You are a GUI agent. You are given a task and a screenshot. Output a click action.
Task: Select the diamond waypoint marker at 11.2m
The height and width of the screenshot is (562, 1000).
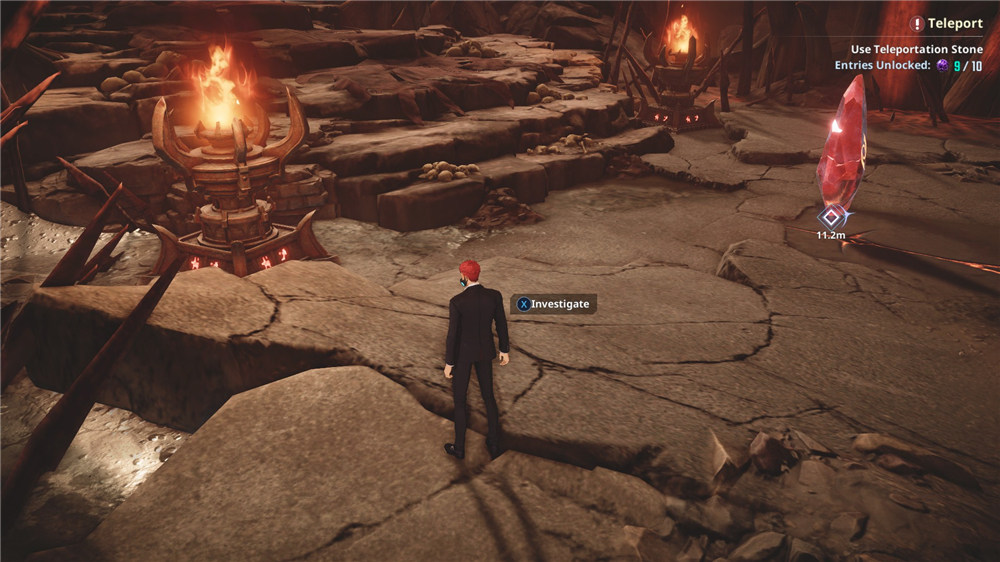point(830,216)
